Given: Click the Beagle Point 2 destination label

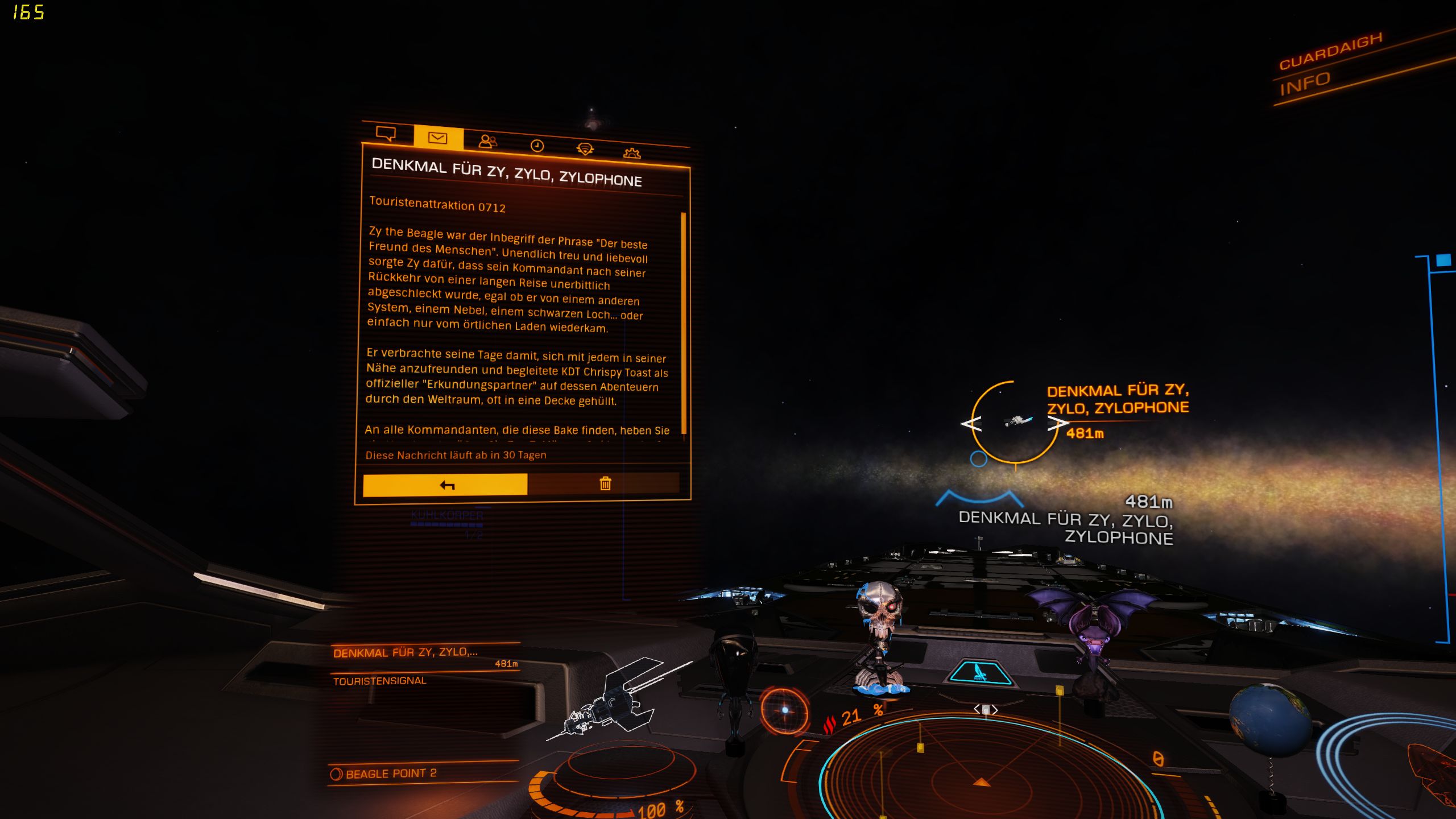Looking at the screenshot, I should (x=390, y=773).
